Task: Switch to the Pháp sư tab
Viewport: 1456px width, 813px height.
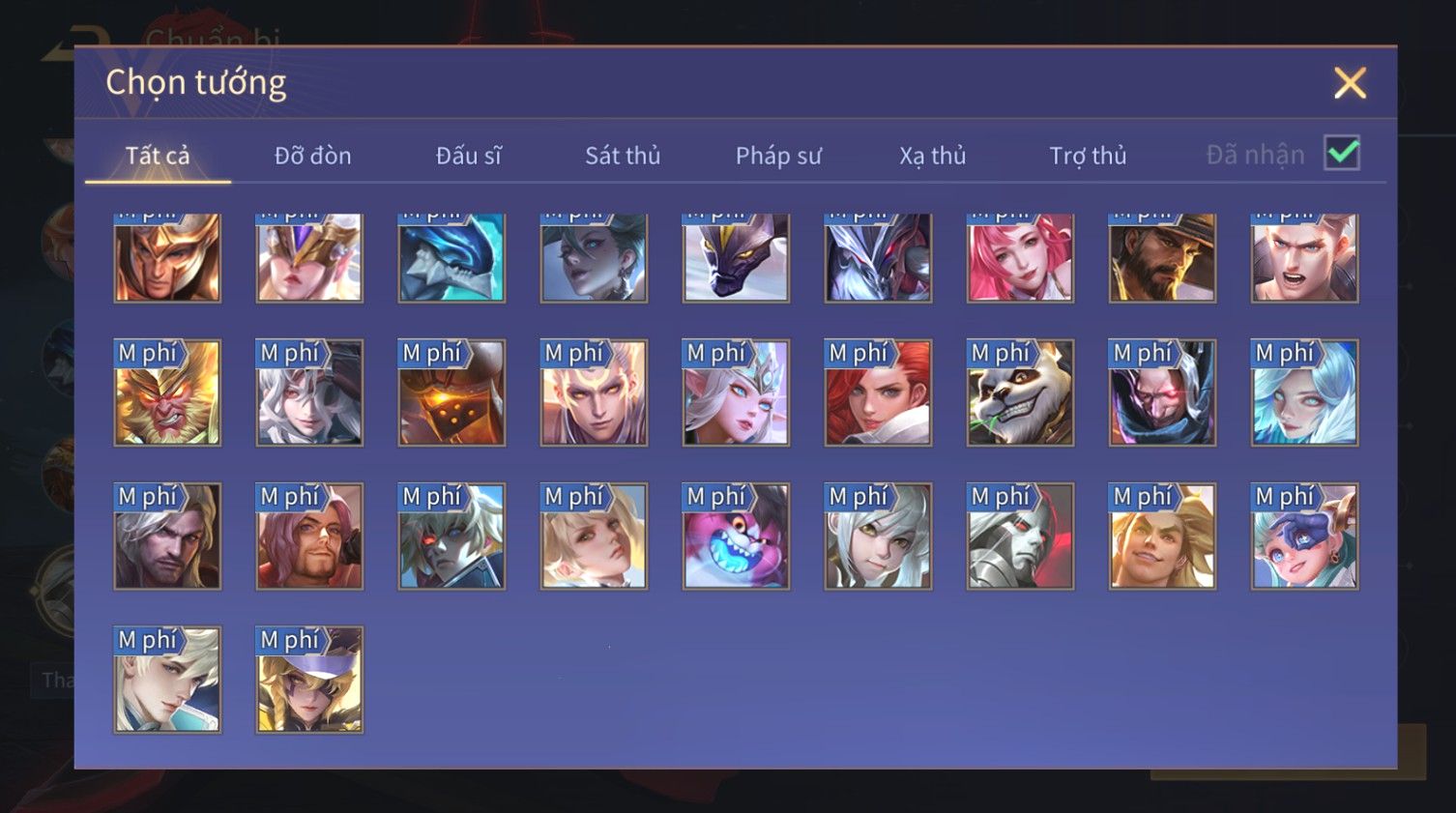Action: pyautogui.click(x=778, y=156)
